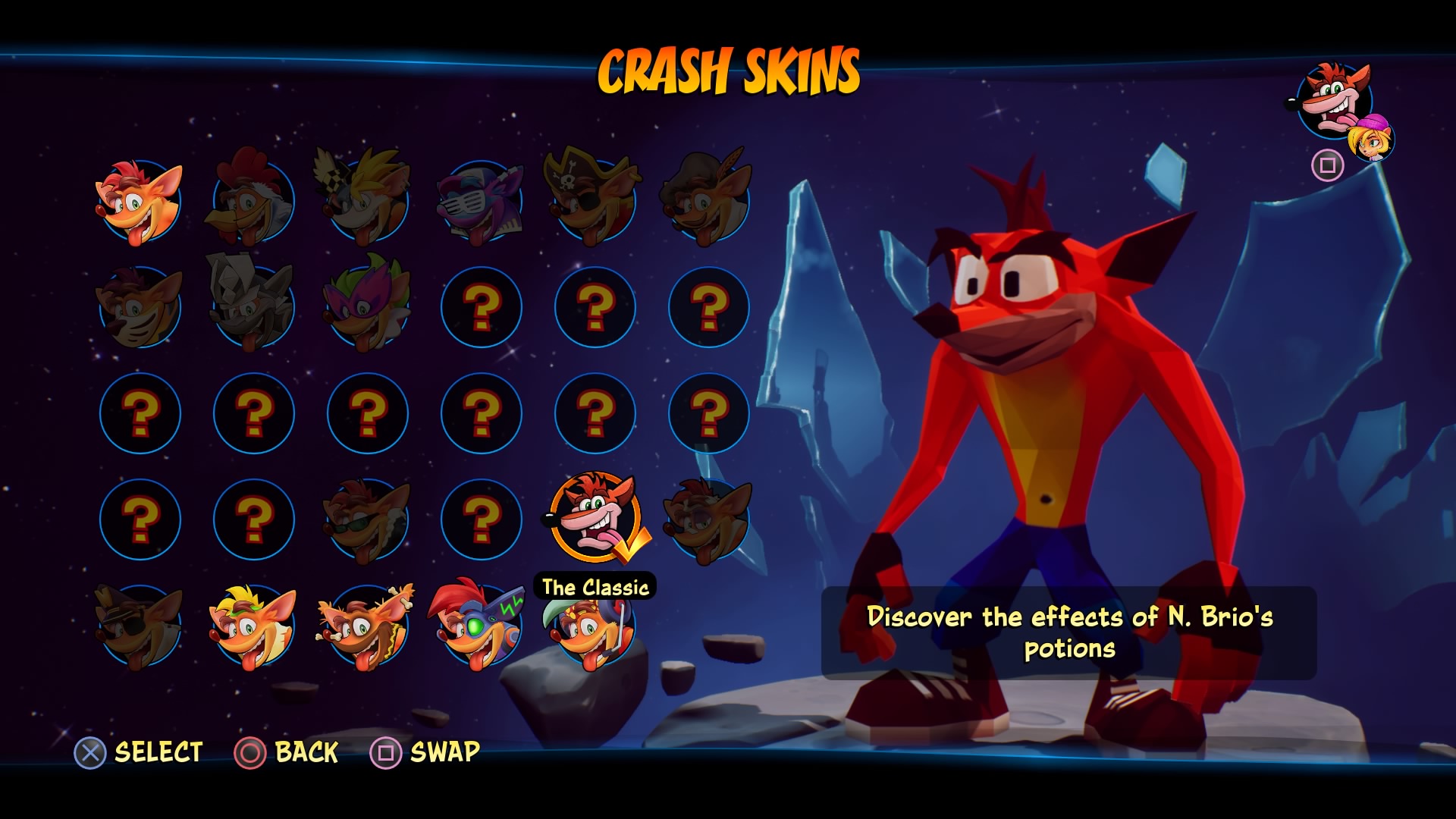
Task: Select the default Crash skin
Action: [140, 202]
